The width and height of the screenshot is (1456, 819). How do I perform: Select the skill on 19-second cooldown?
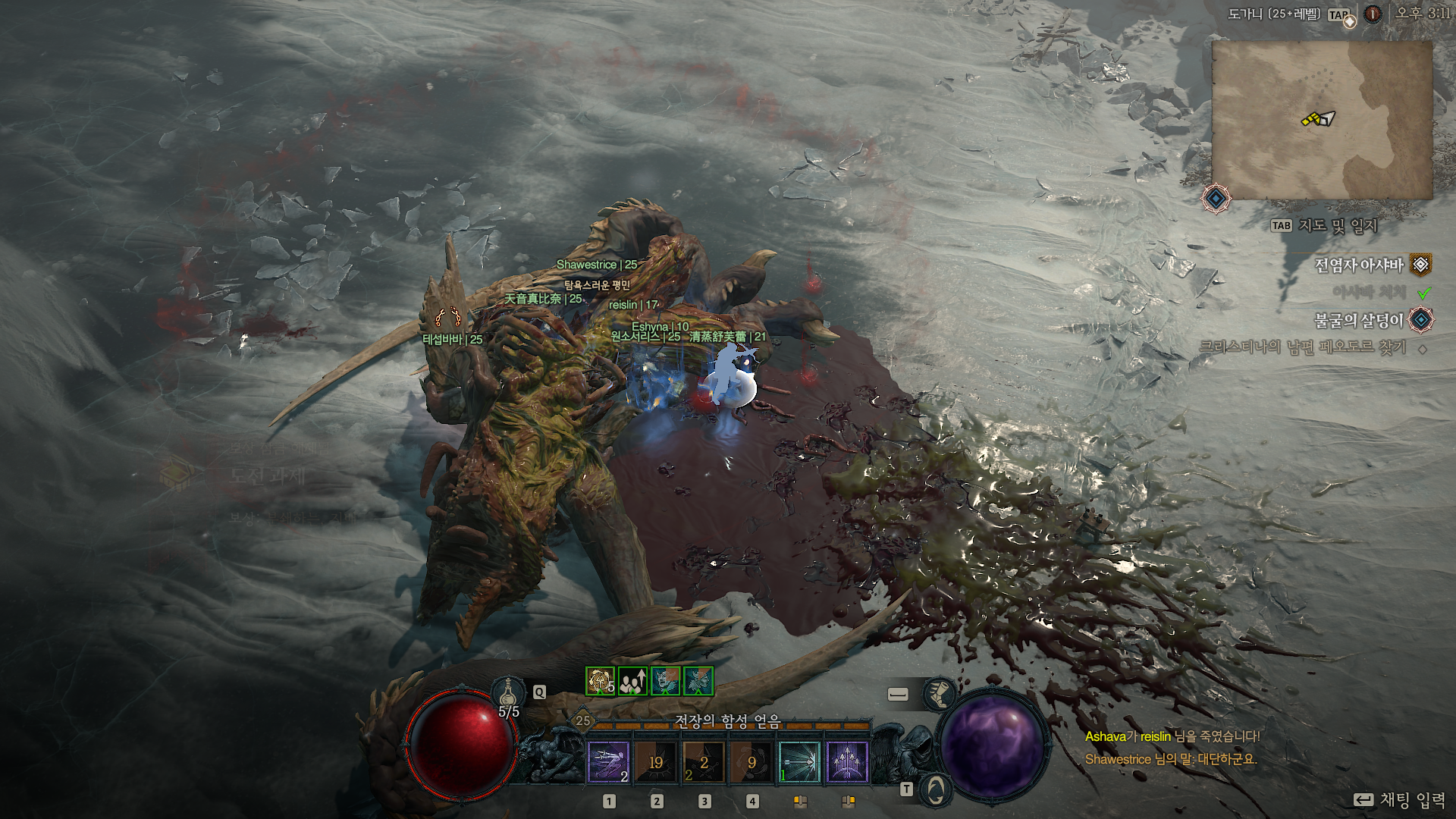point(656,761)
